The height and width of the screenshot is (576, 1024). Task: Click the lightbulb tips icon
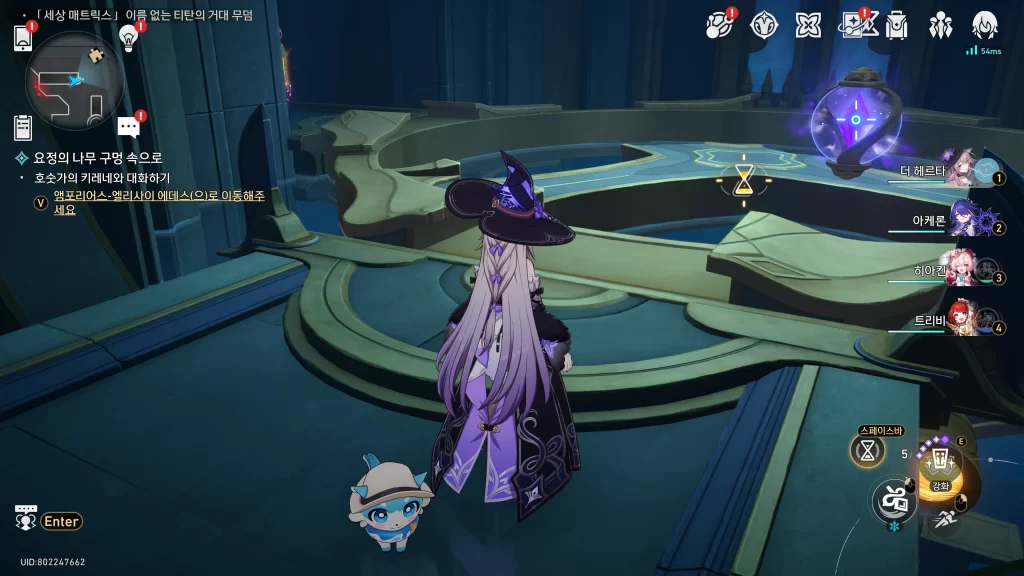(x=128, y=36)
